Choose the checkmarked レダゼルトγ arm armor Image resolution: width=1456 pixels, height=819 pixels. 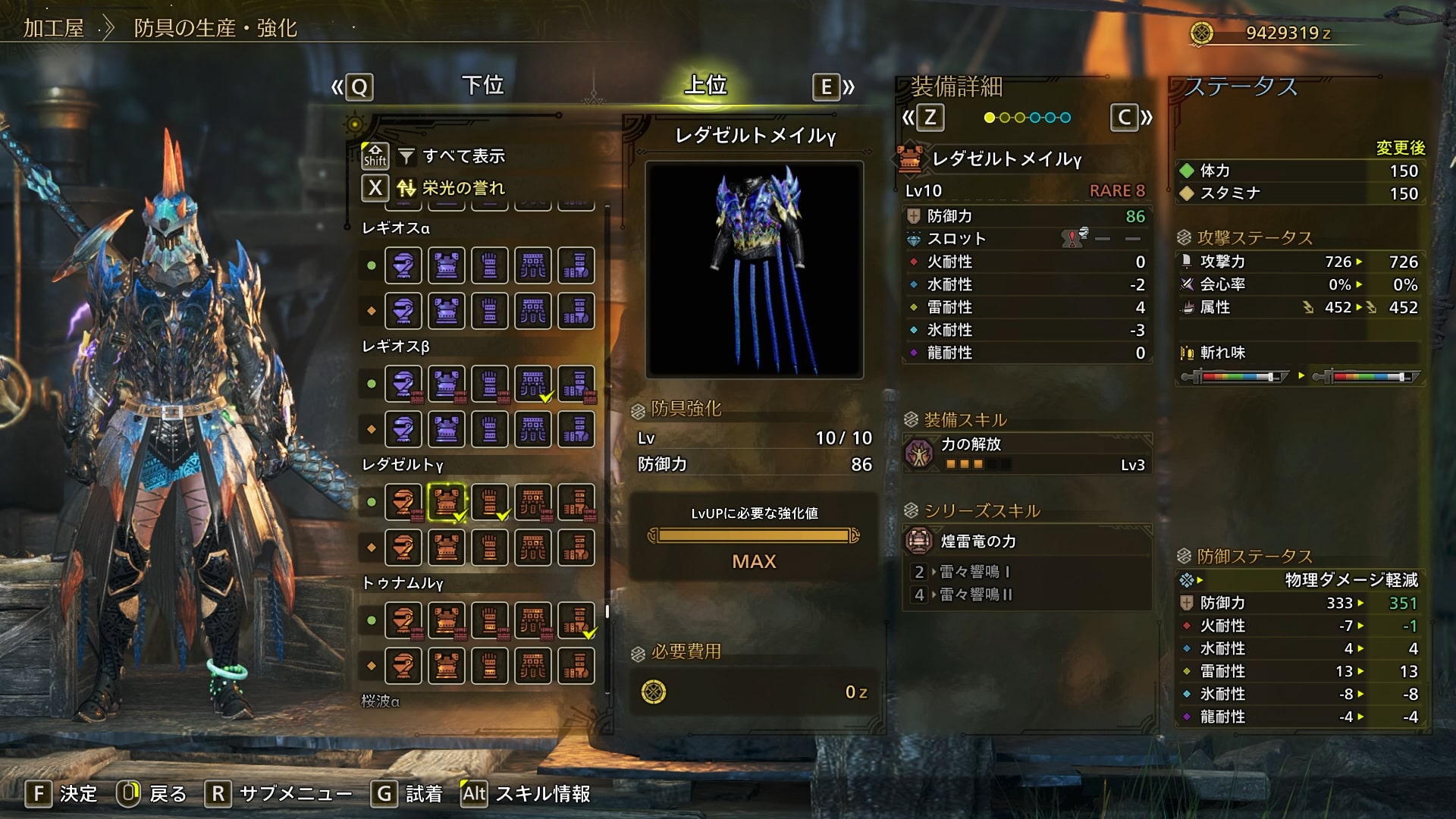(490, 502)
